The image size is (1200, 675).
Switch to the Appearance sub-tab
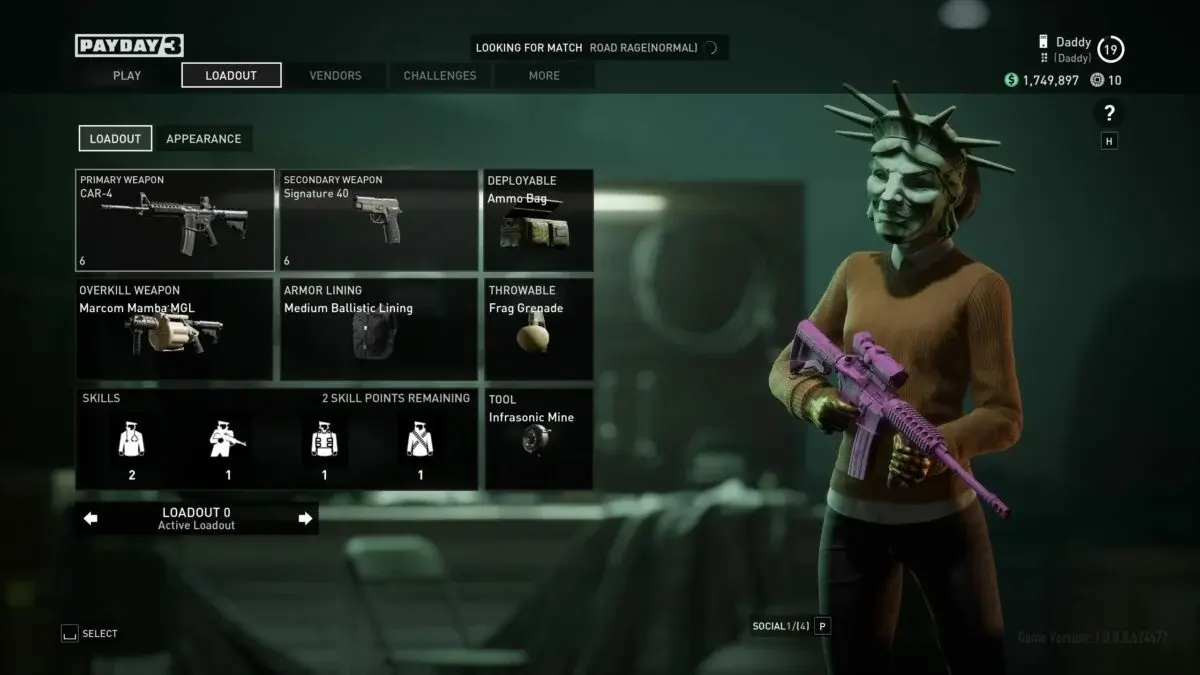(203, 138)
